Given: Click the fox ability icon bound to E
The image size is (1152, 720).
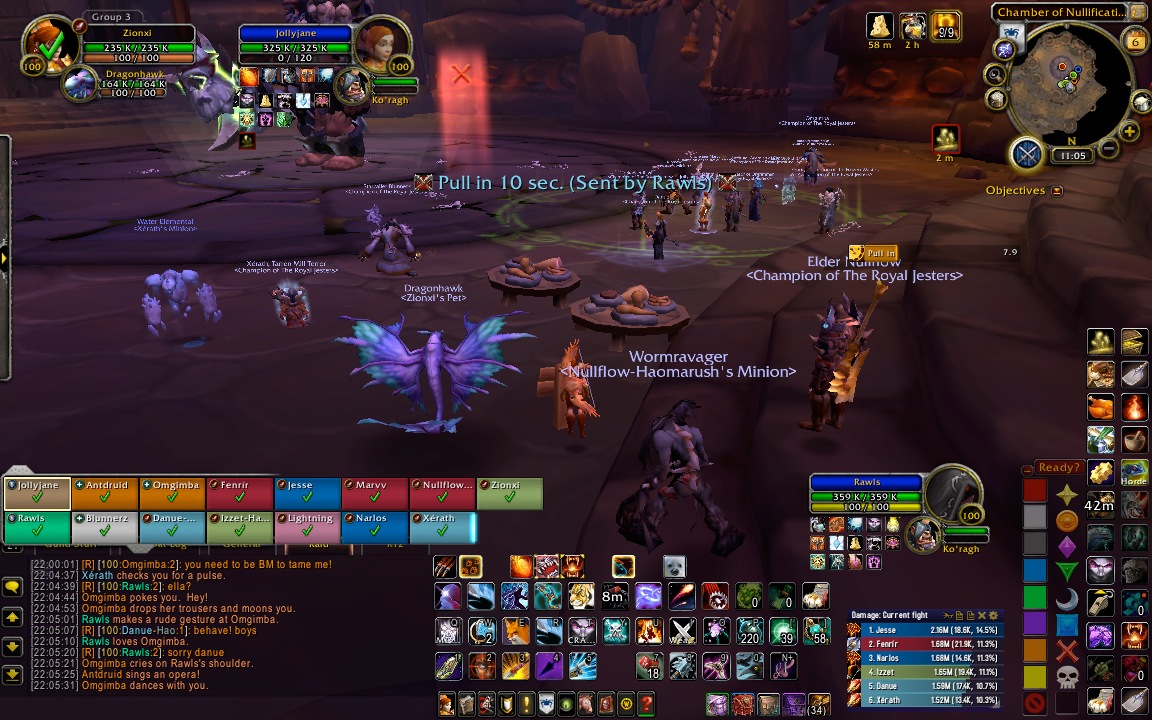Looking at the screenshot, I should click(516, 631).
